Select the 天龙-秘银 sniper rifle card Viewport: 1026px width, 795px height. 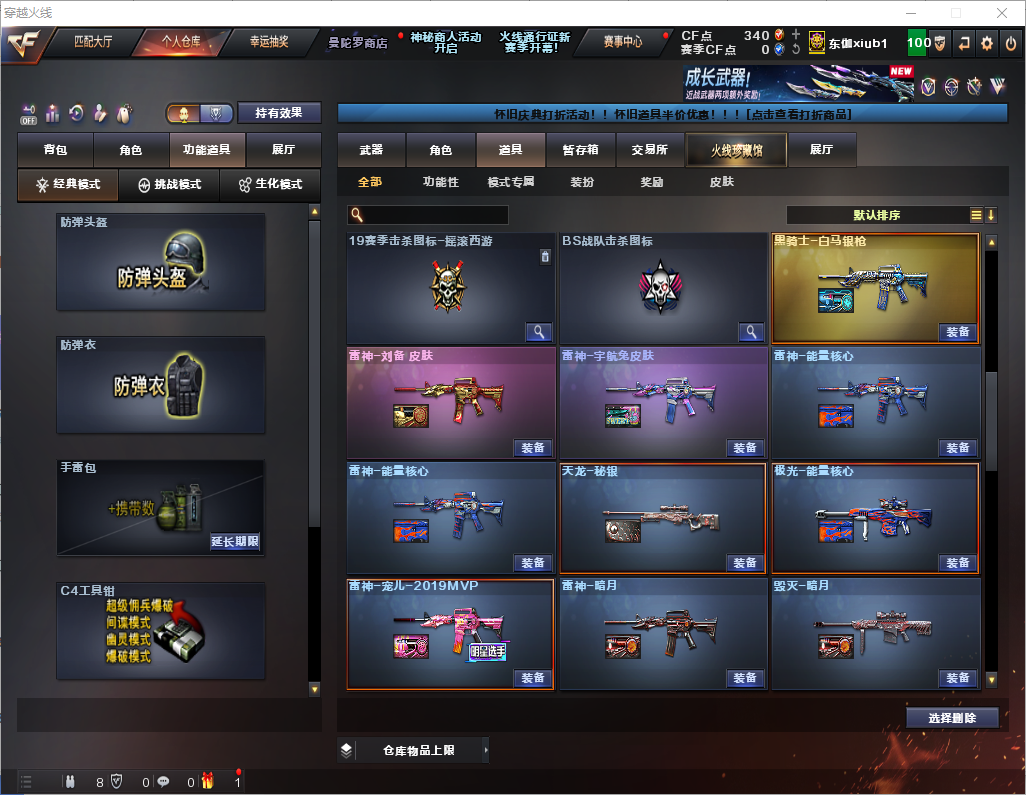point(663,516)
